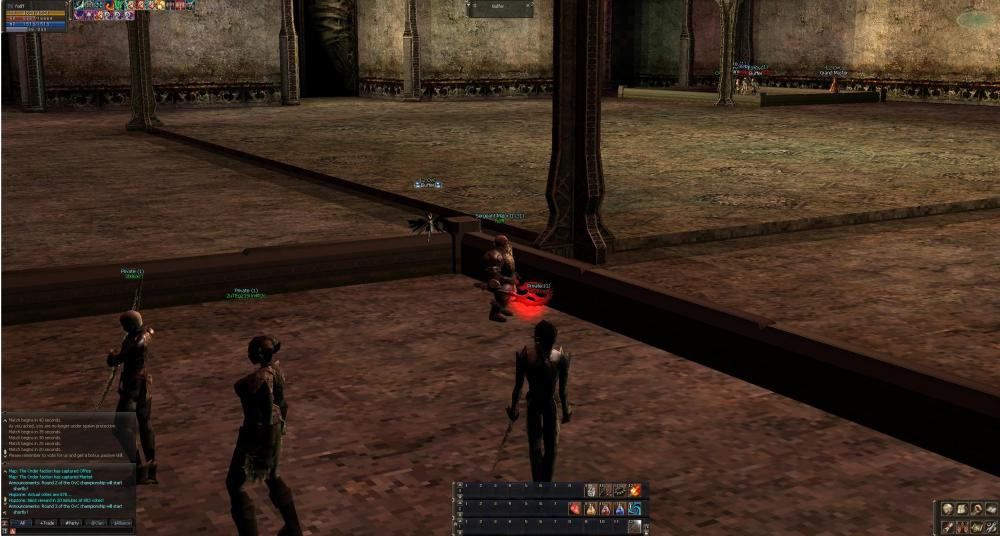1000x536 pixels.
Task: Open the +Trade chat tab
Action: pyautogui.click(x=47, y=522)
